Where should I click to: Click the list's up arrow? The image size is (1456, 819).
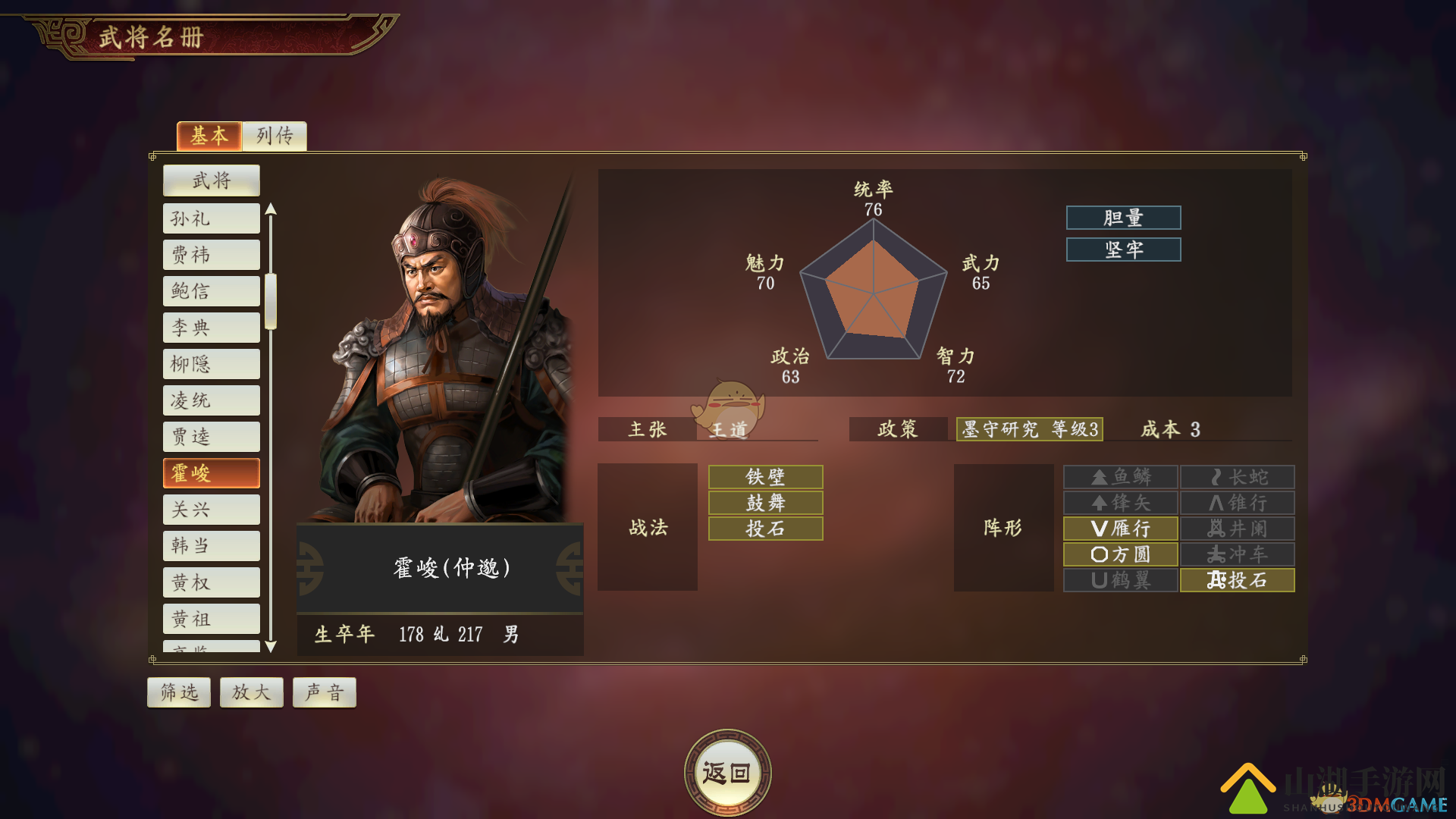(271, 209)
